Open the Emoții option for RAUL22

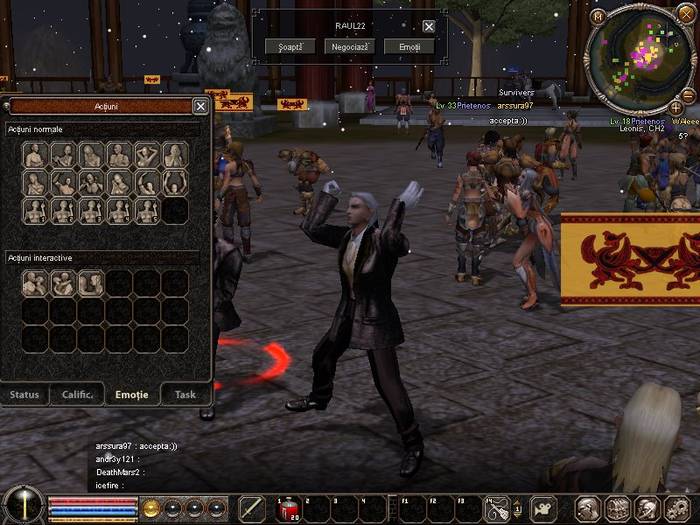click(409, 47)
